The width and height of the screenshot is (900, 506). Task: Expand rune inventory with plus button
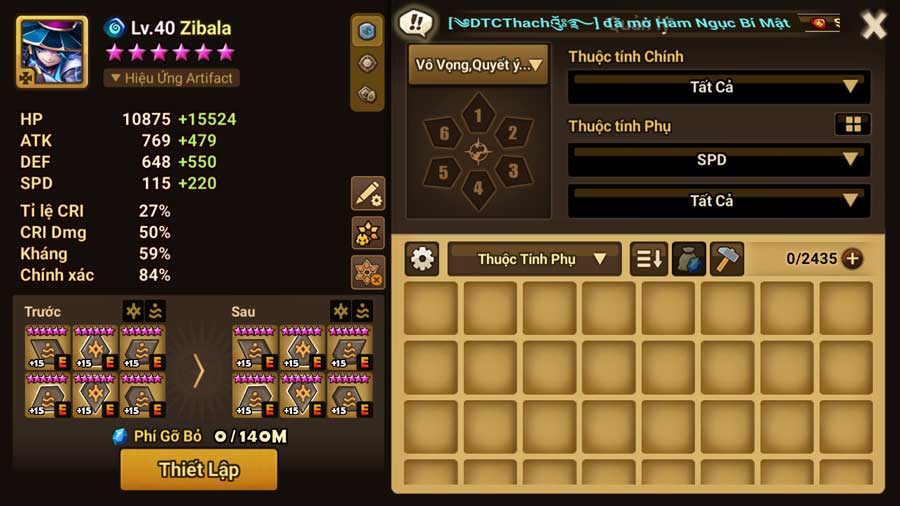click(x=852, y=259)
